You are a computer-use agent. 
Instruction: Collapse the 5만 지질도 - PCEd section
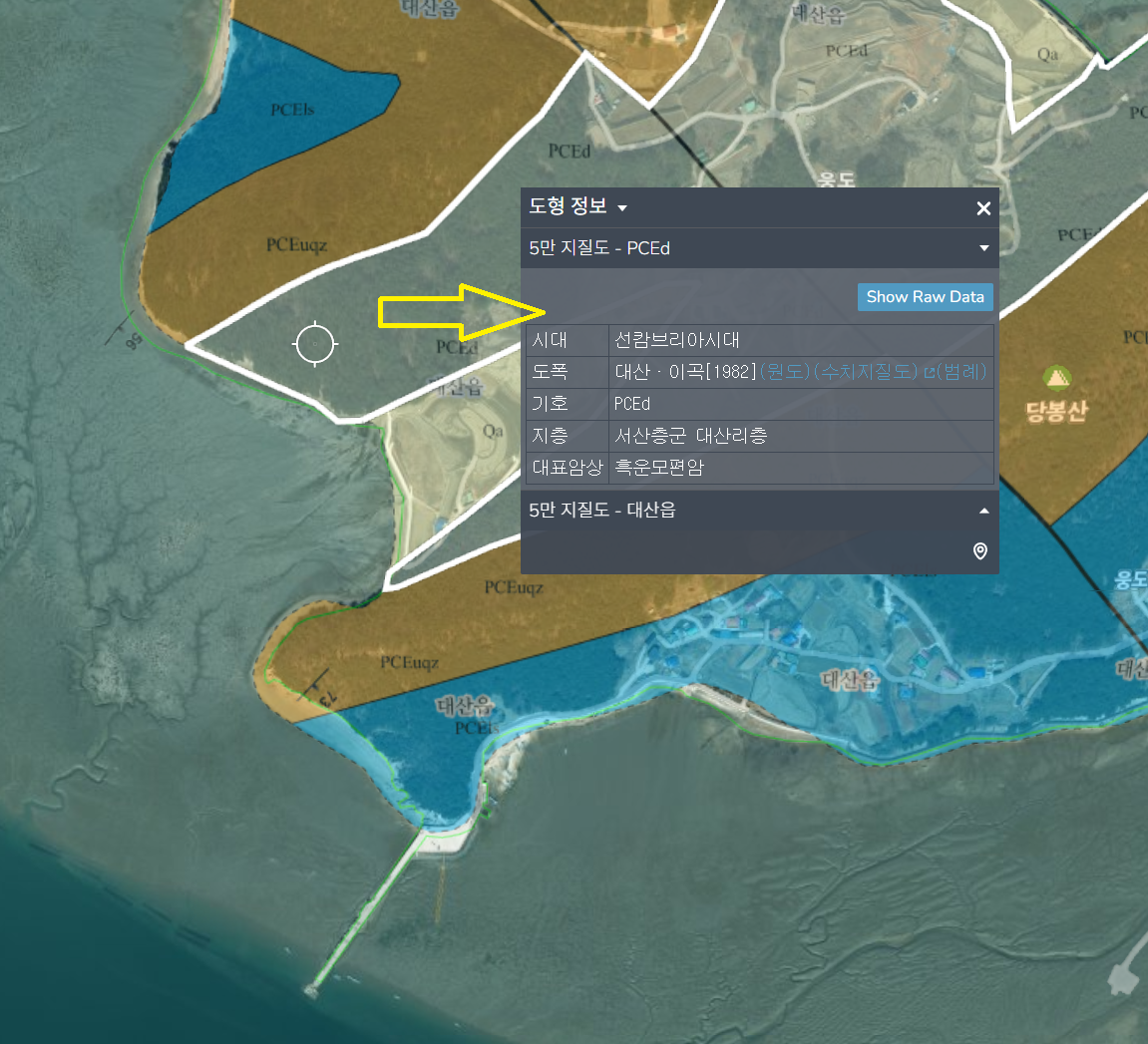click(x=984, y=248)
